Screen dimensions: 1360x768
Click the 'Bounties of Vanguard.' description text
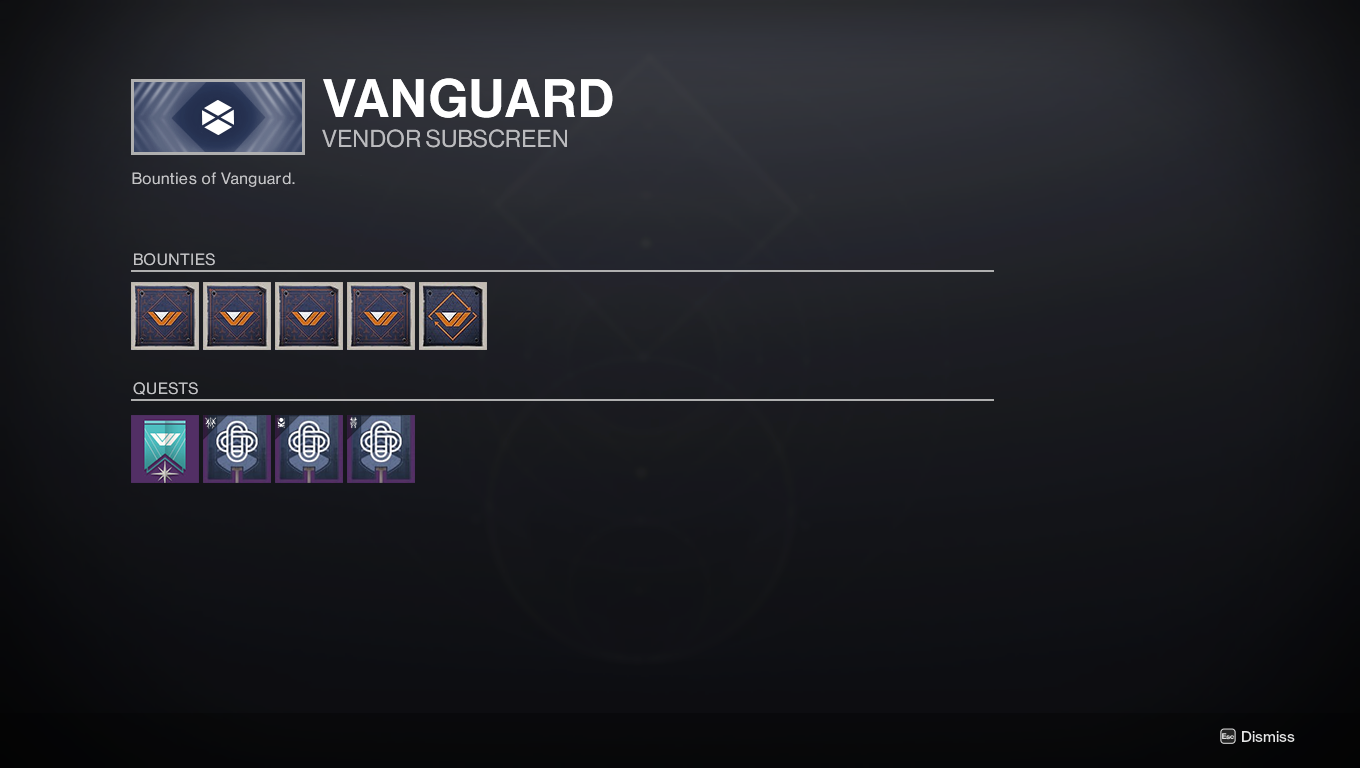213,178
